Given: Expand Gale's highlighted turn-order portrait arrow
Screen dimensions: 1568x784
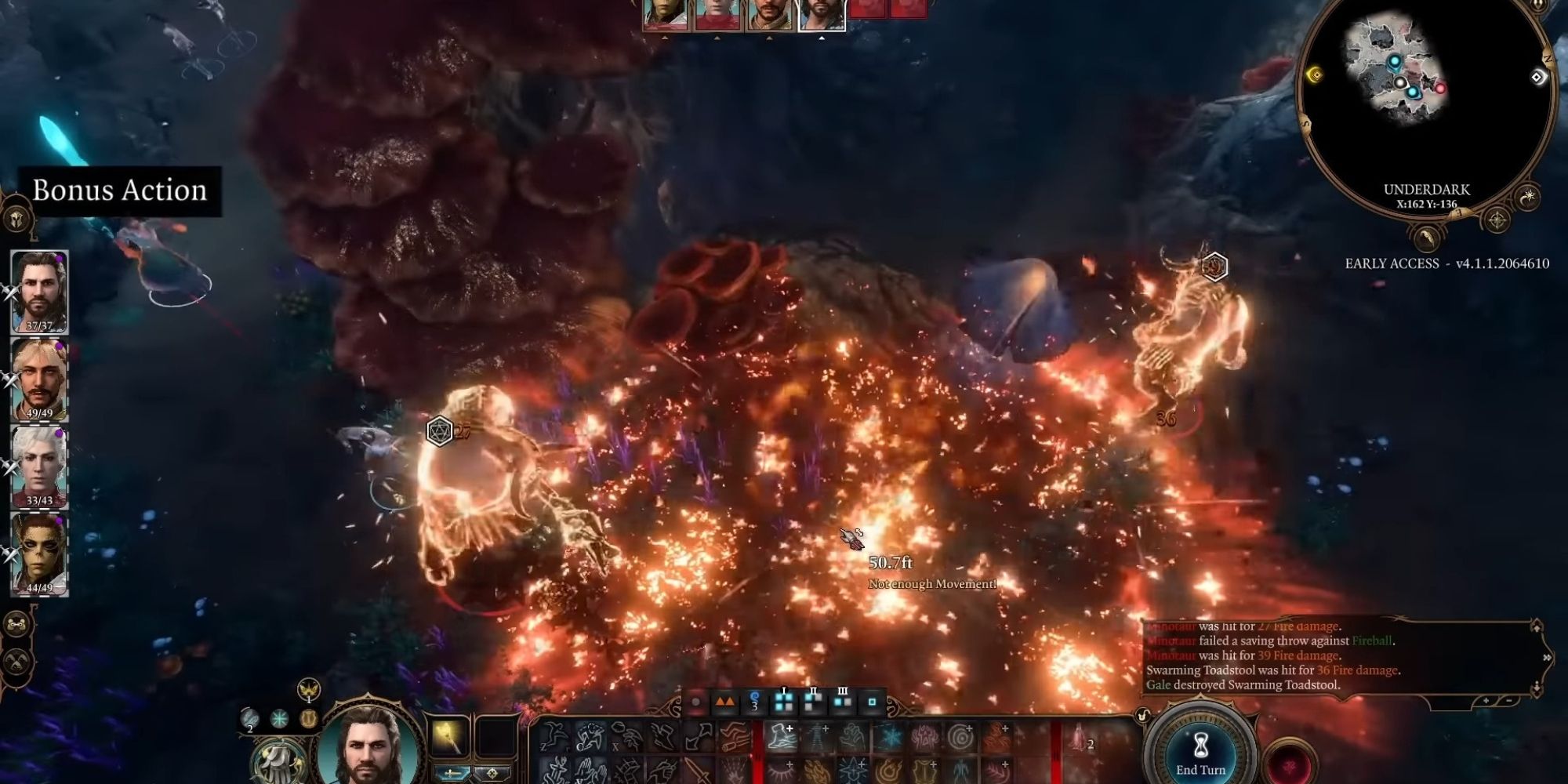Looking at the screenshot, I should click(822, 38).
